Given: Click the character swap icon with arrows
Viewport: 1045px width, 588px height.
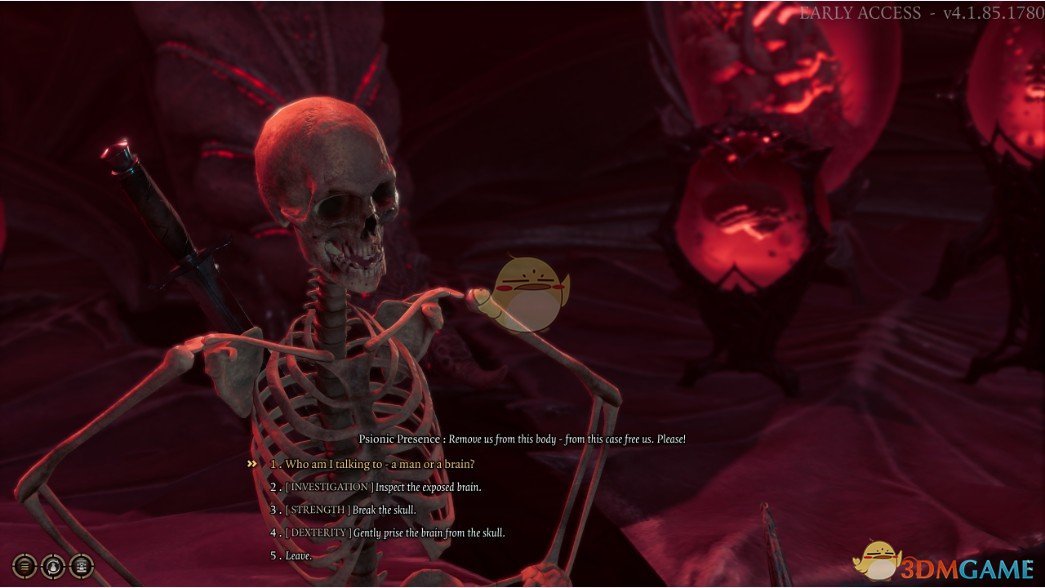Looking at the screenshot, I should click(53, 564).
